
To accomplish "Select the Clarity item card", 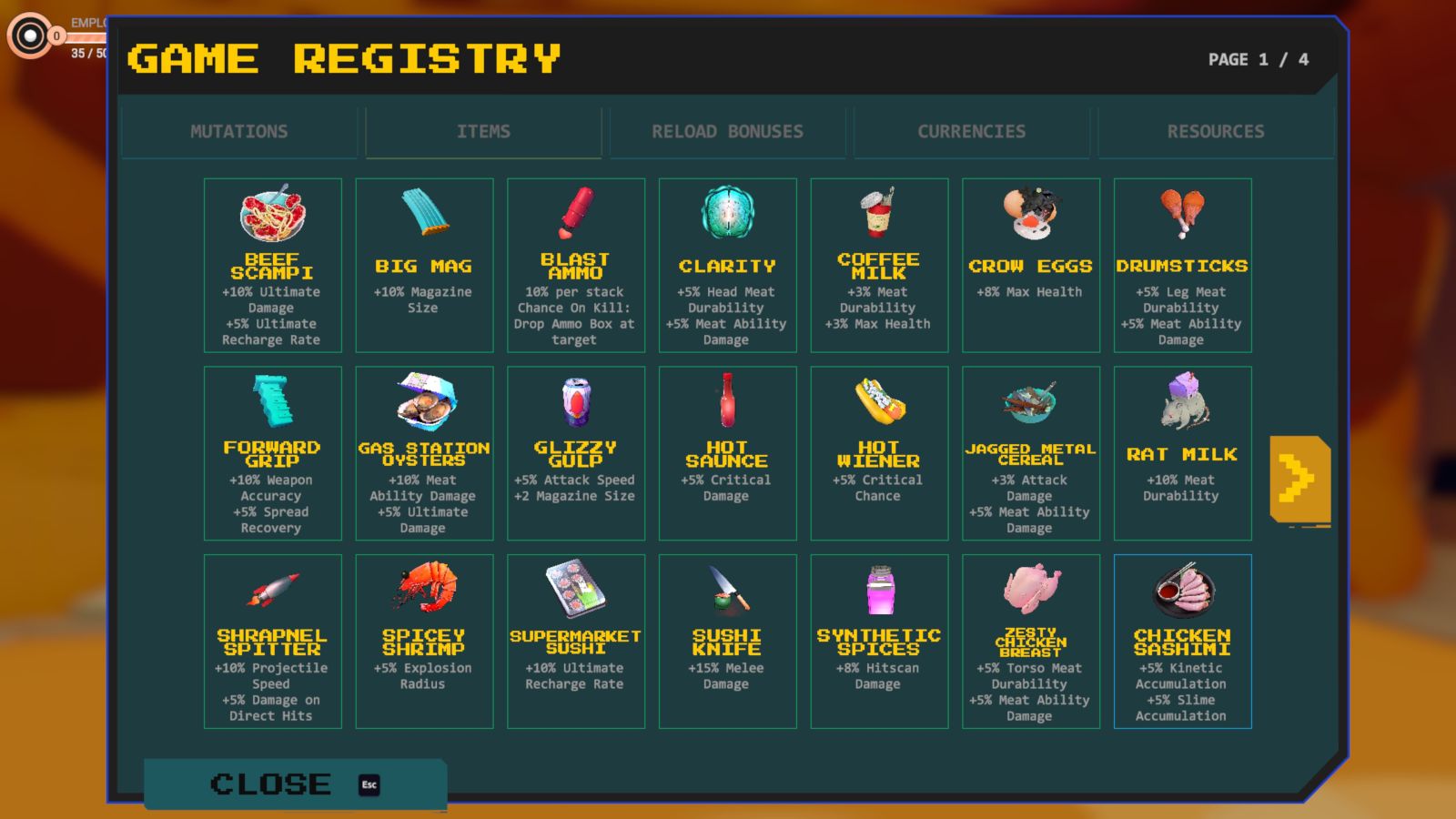I will (x=728, y=265).
